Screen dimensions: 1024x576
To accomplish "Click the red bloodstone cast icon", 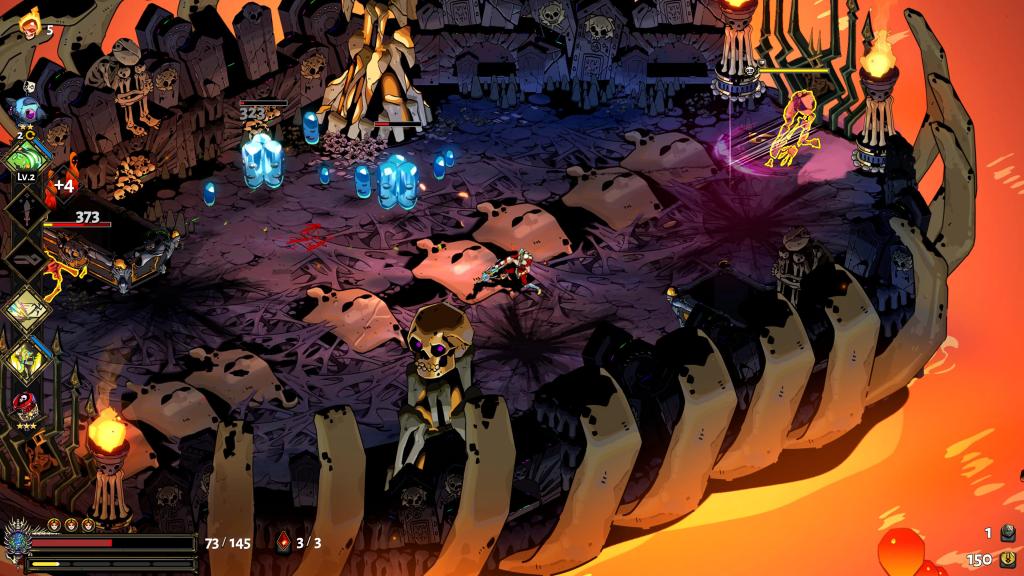I will point(284,543).
